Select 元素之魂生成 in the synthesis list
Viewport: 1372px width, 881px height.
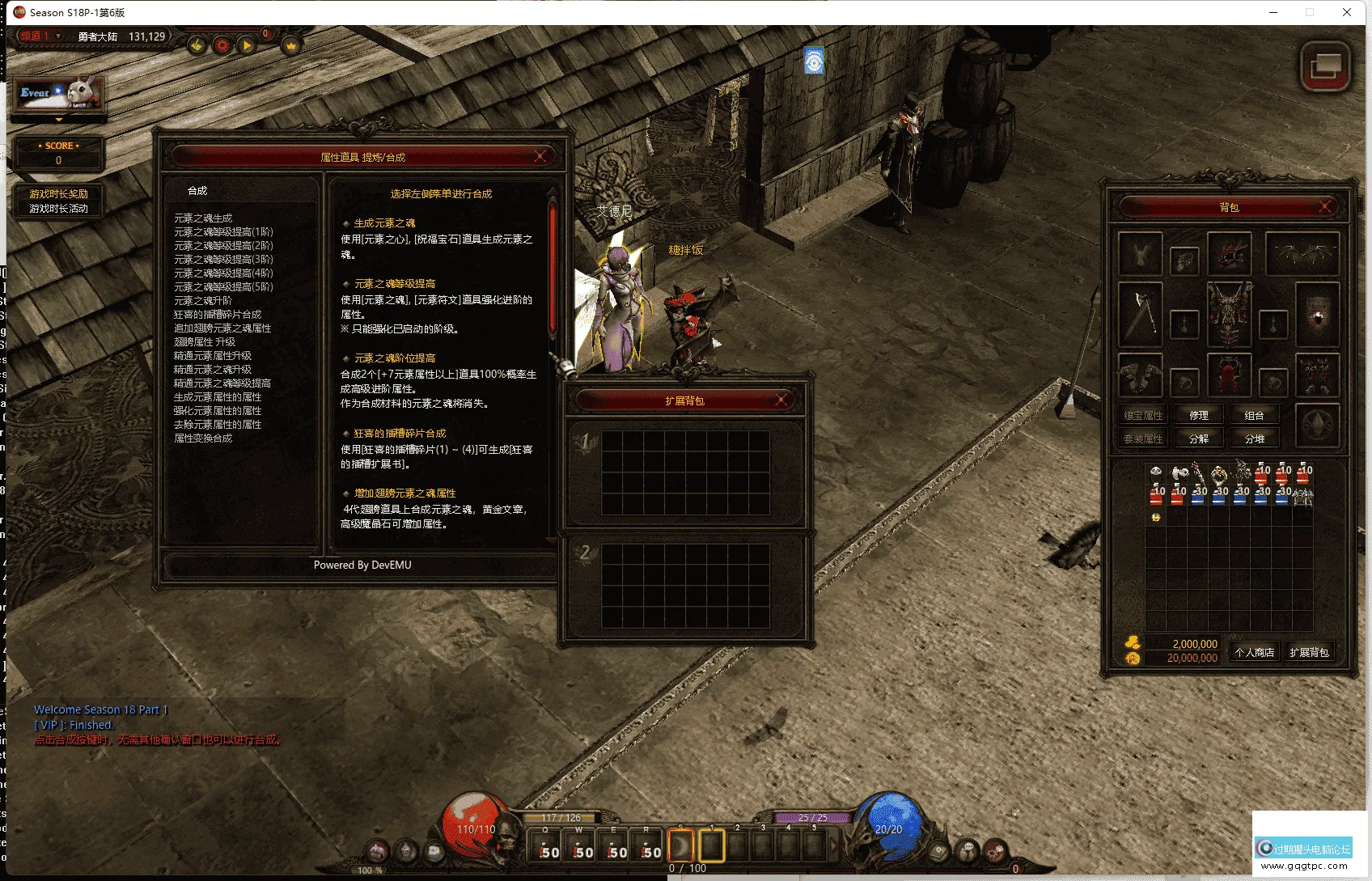point(203,218)
